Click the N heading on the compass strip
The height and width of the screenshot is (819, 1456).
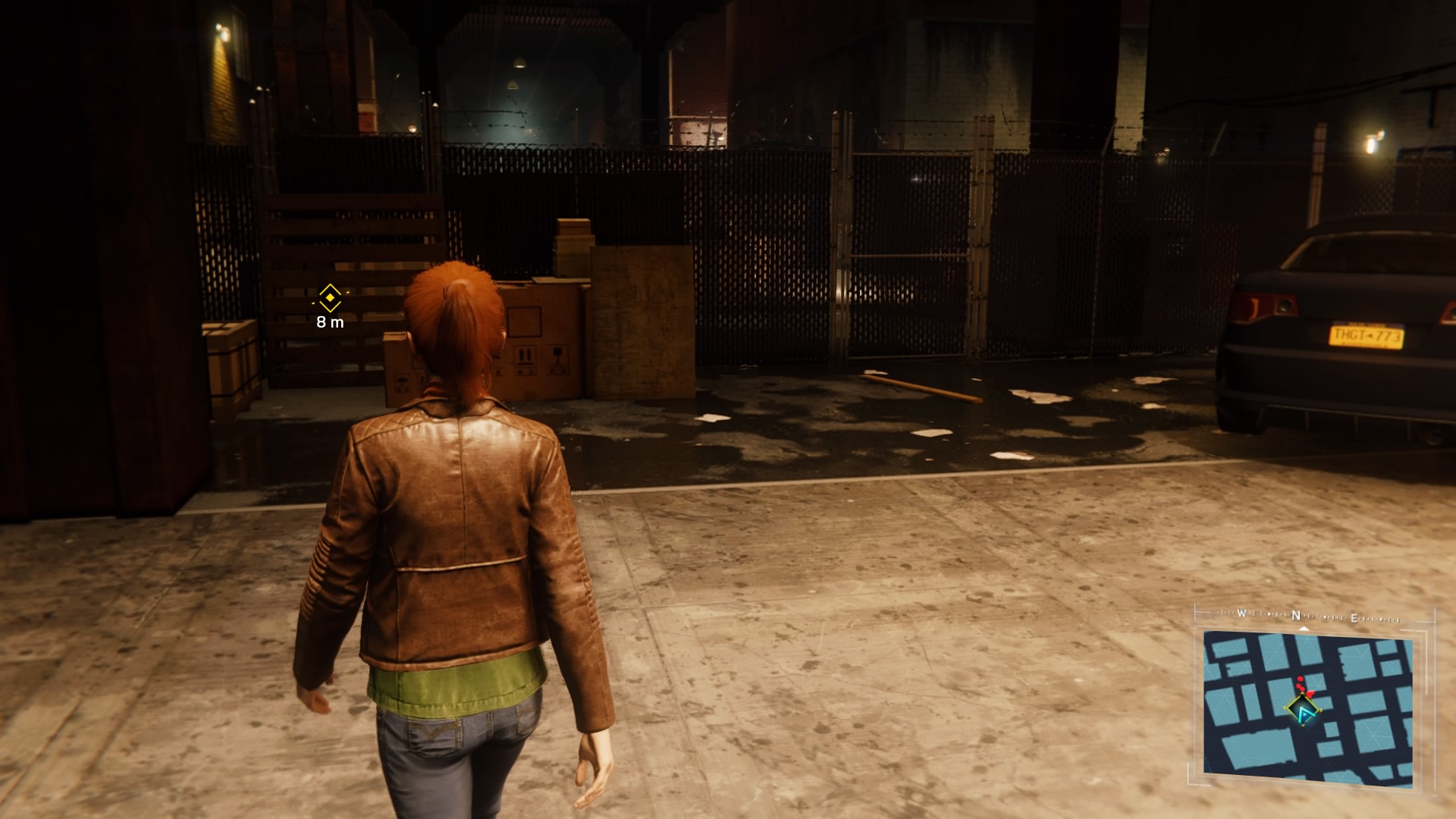click(x=1297, y=616)
